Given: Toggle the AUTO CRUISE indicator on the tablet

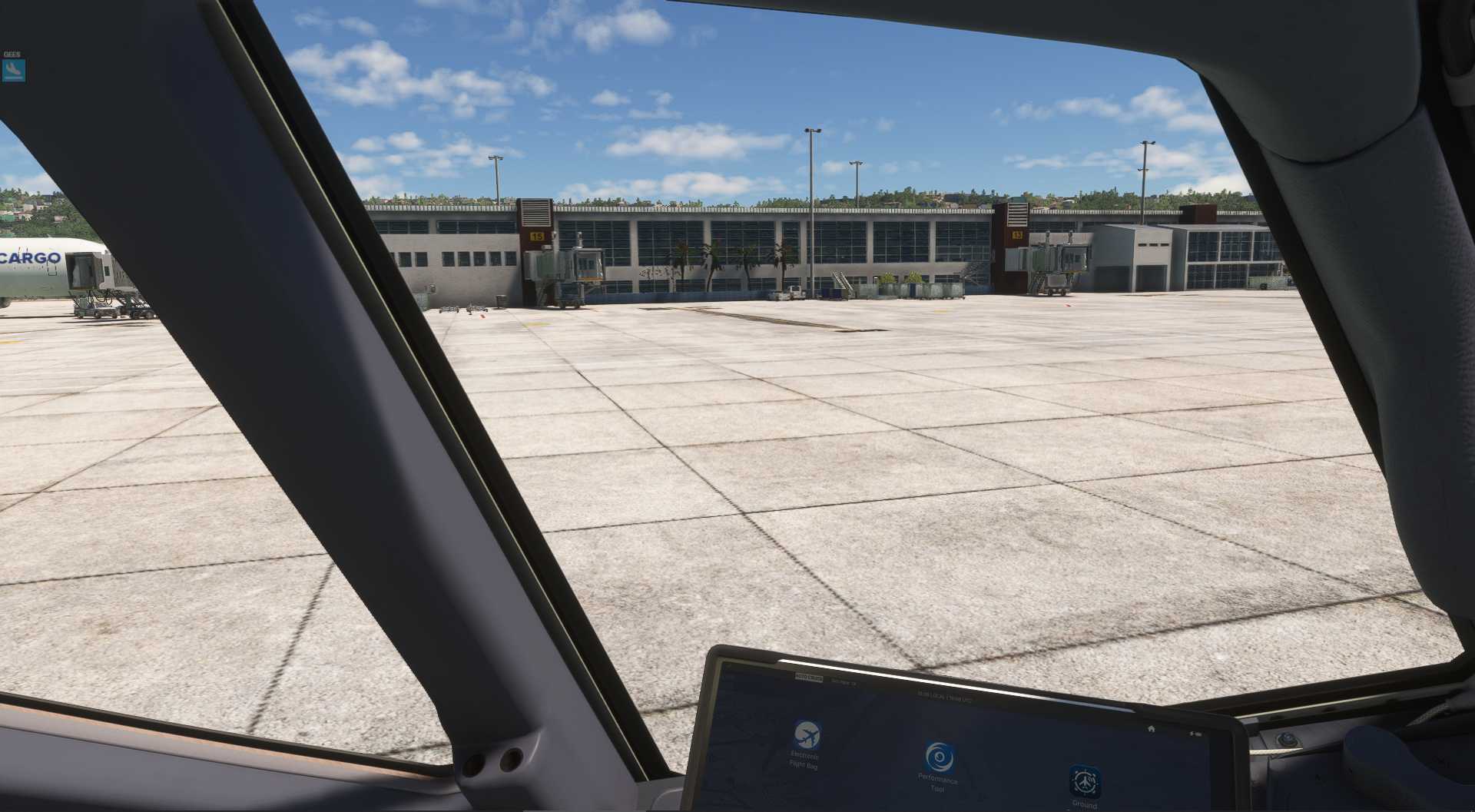Looking at the screenshot, I should [x=809, y=676].
